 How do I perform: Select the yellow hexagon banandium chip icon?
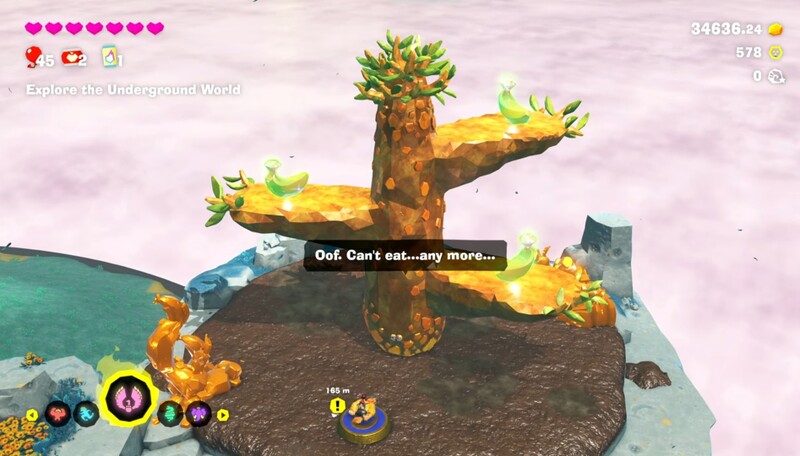[774, 52]
